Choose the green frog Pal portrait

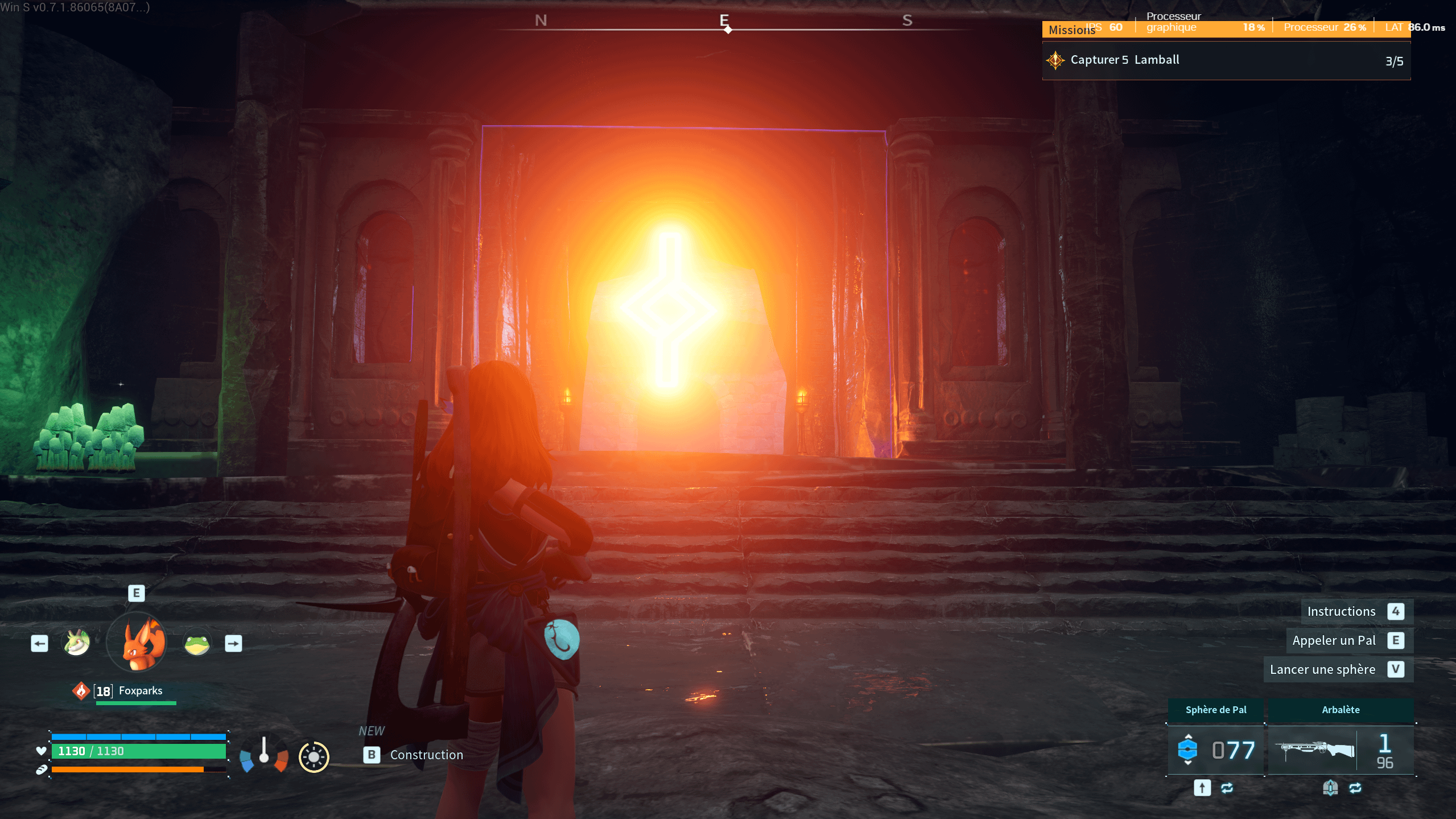pyautogui.click(x=197, y=644)
